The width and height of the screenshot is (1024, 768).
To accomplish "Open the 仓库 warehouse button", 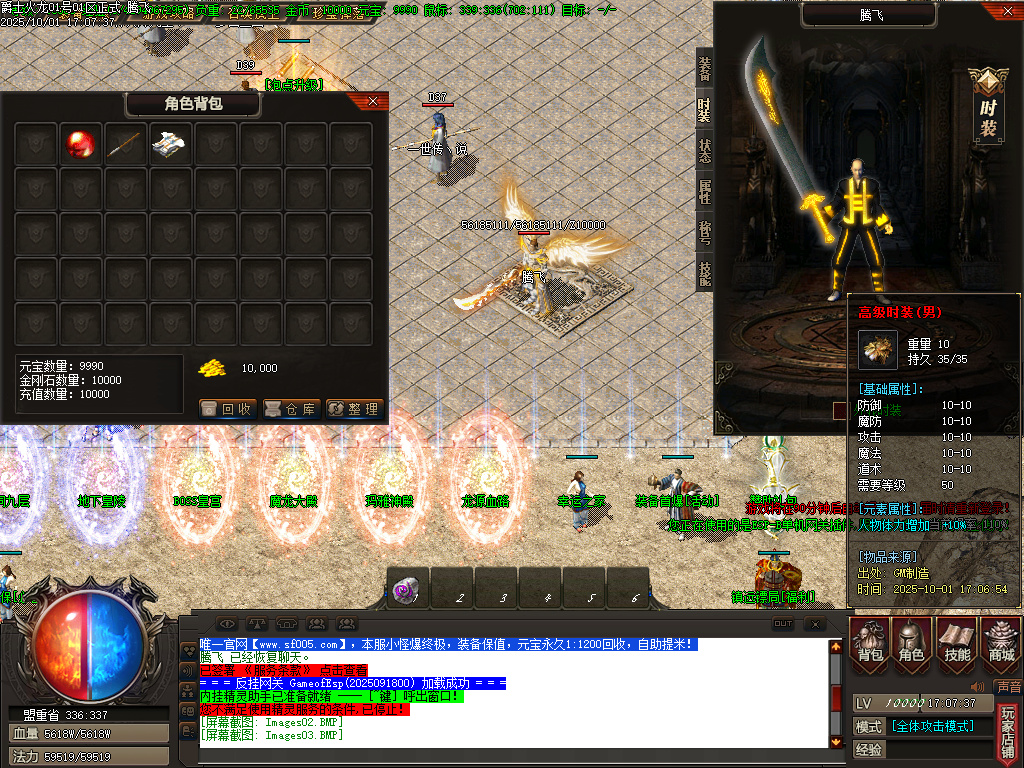I will tap(291, 409).
